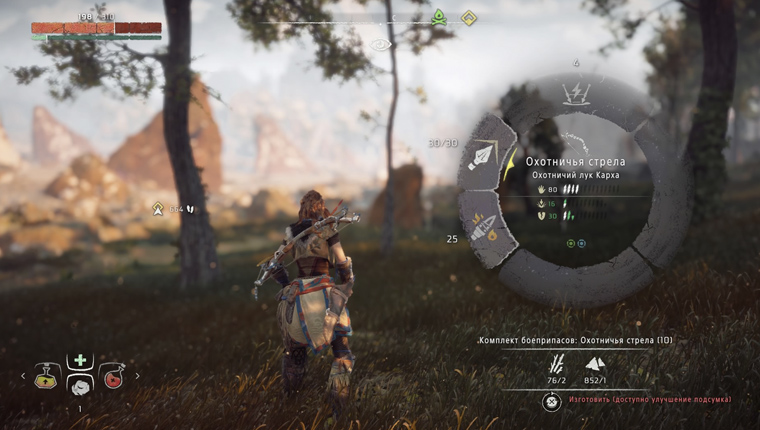The height and width of the screenshot is (430, 760).
Task: Activate the green plus medicine pouch
Action: pyautogui.click(x=80, y=360)
